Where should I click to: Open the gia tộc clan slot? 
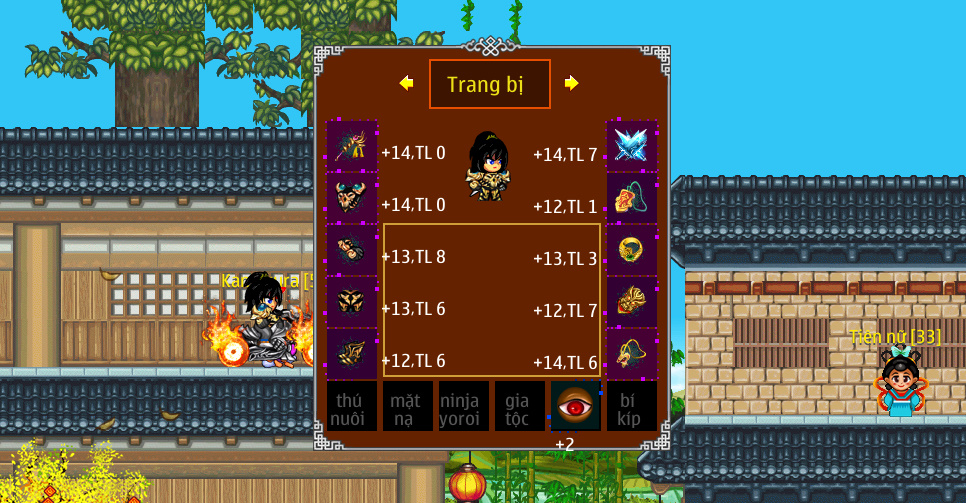[x=520, y=407]
